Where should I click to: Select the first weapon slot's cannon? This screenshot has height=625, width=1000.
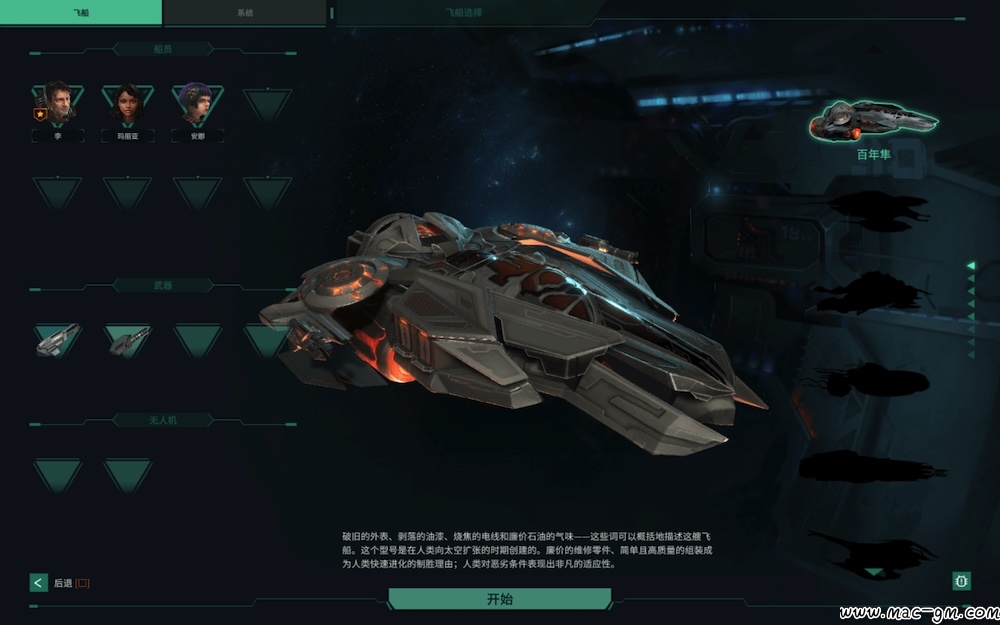pyautogui.click(x=57, y=340)
